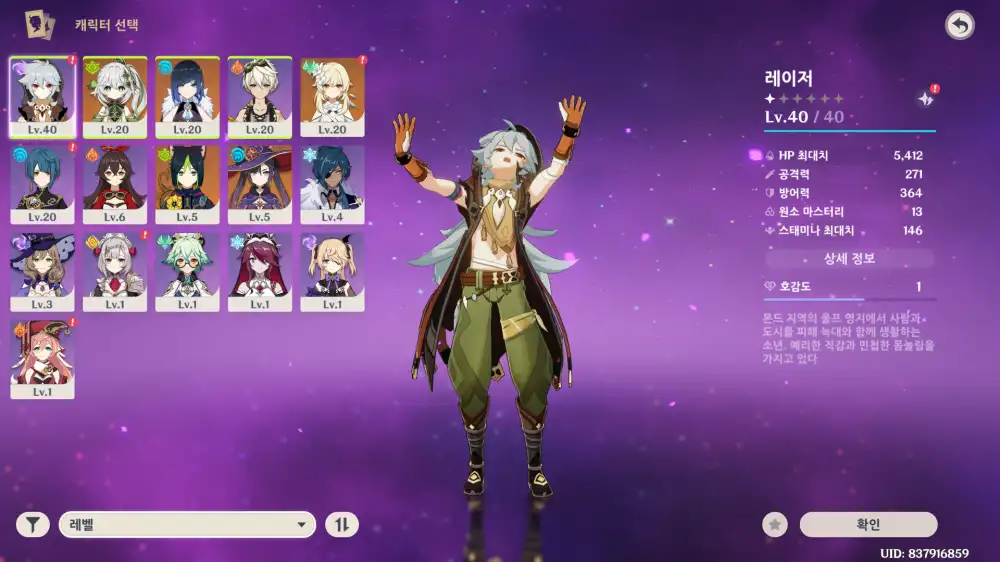Select Razor, the Lv.40 character card
The image size is (1000, 562).
pos(43,97)
